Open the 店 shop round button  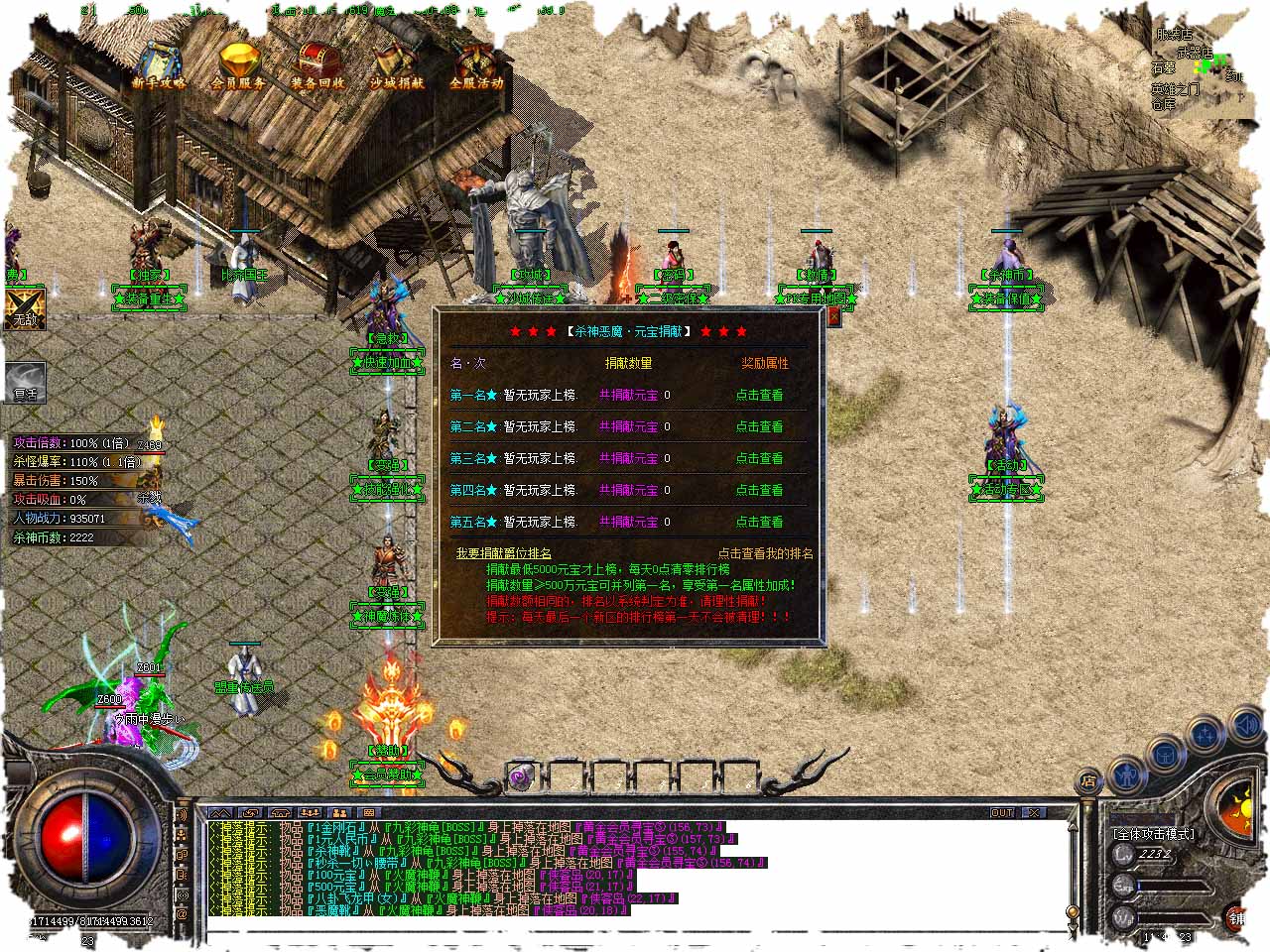[1087, 781]
